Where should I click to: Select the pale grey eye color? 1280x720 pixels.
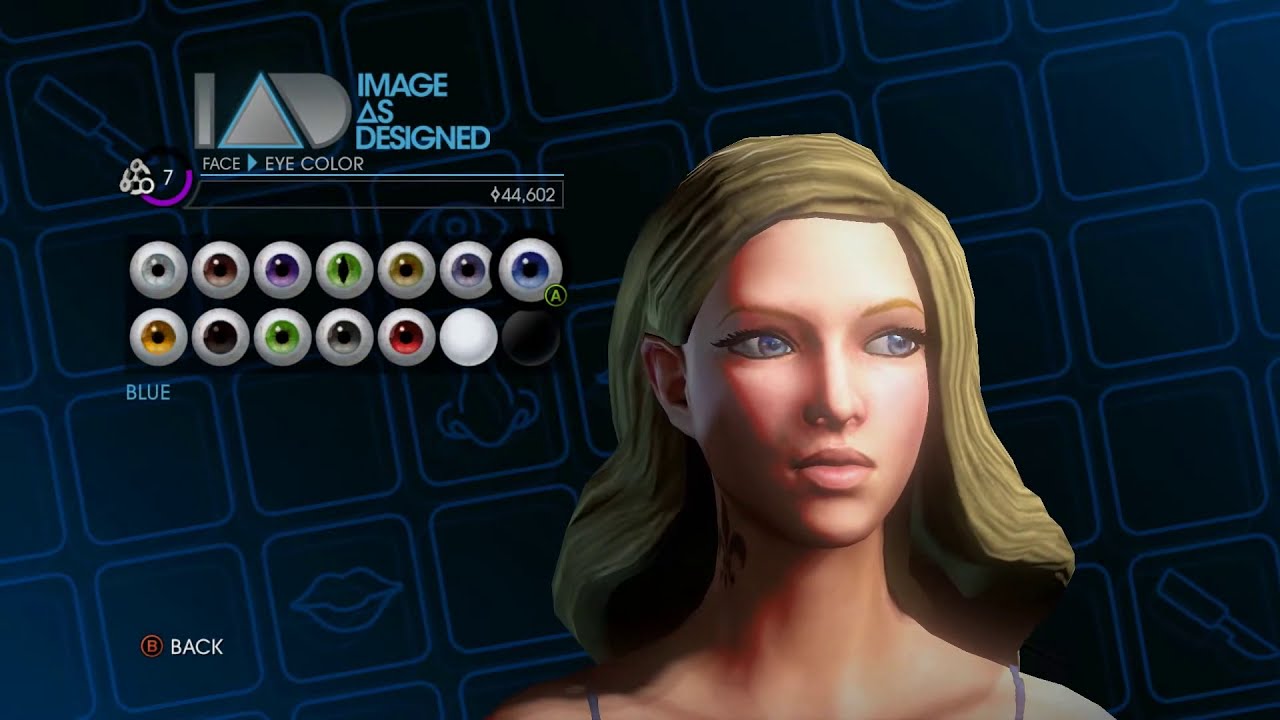(x=158, y=270)
